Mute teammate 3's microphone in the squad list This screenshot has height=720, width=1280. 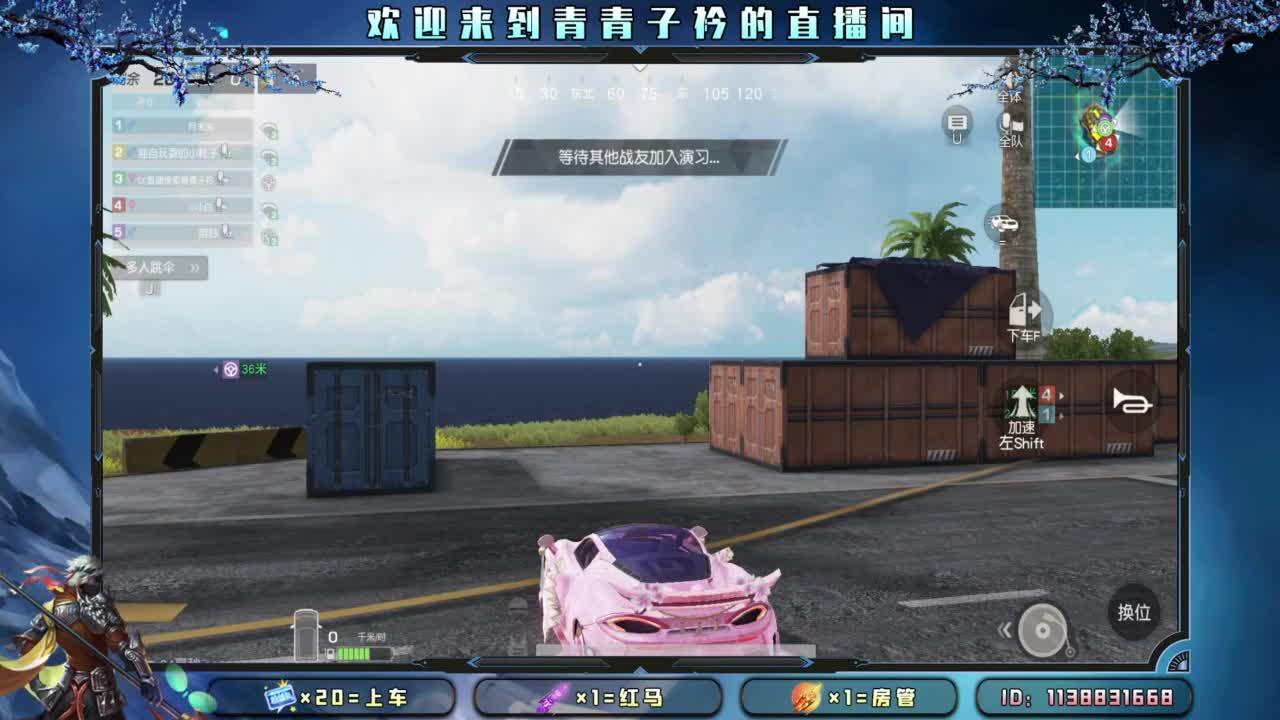[219, 178]
